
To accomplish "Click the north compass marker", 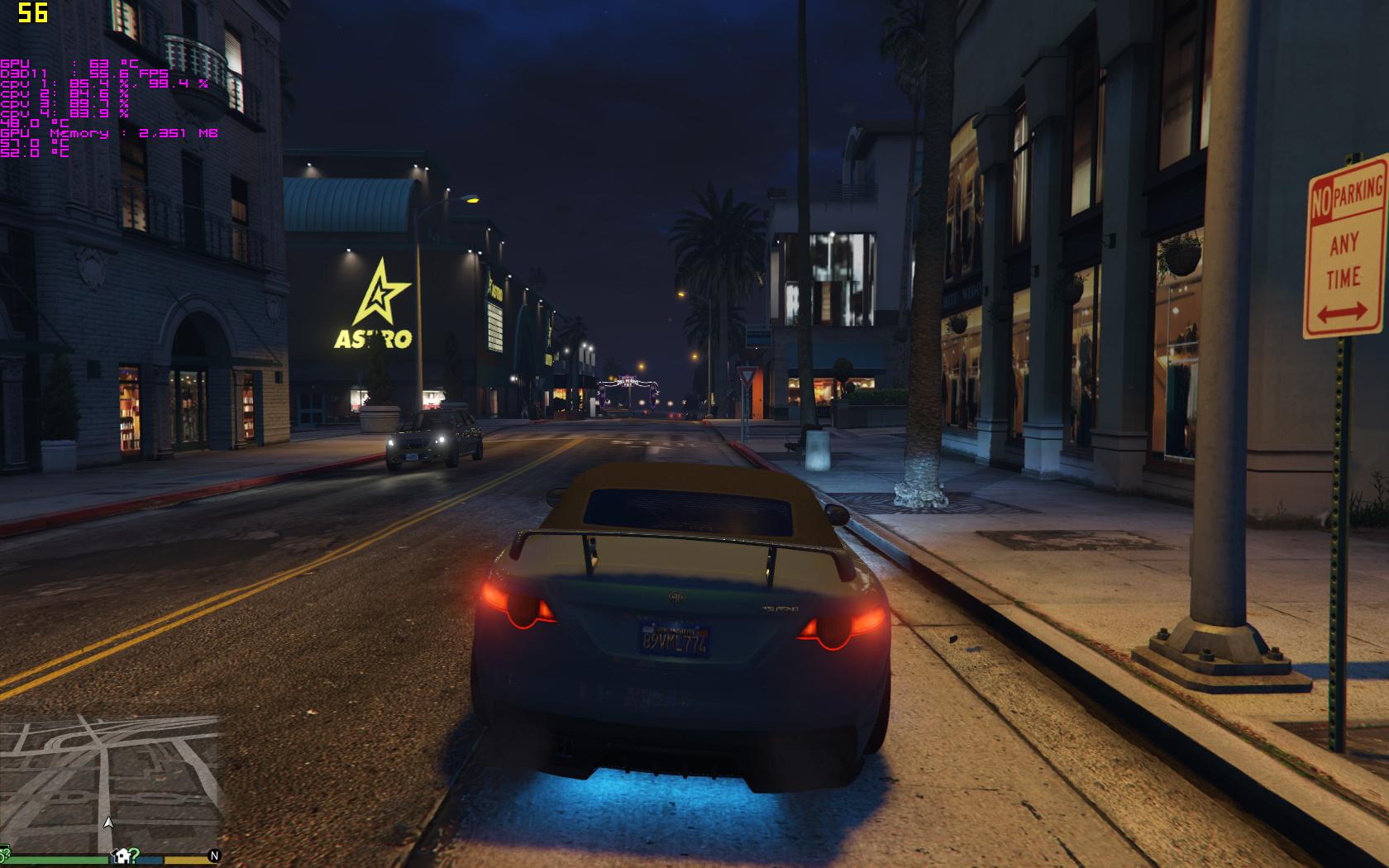I will [214, 856].
